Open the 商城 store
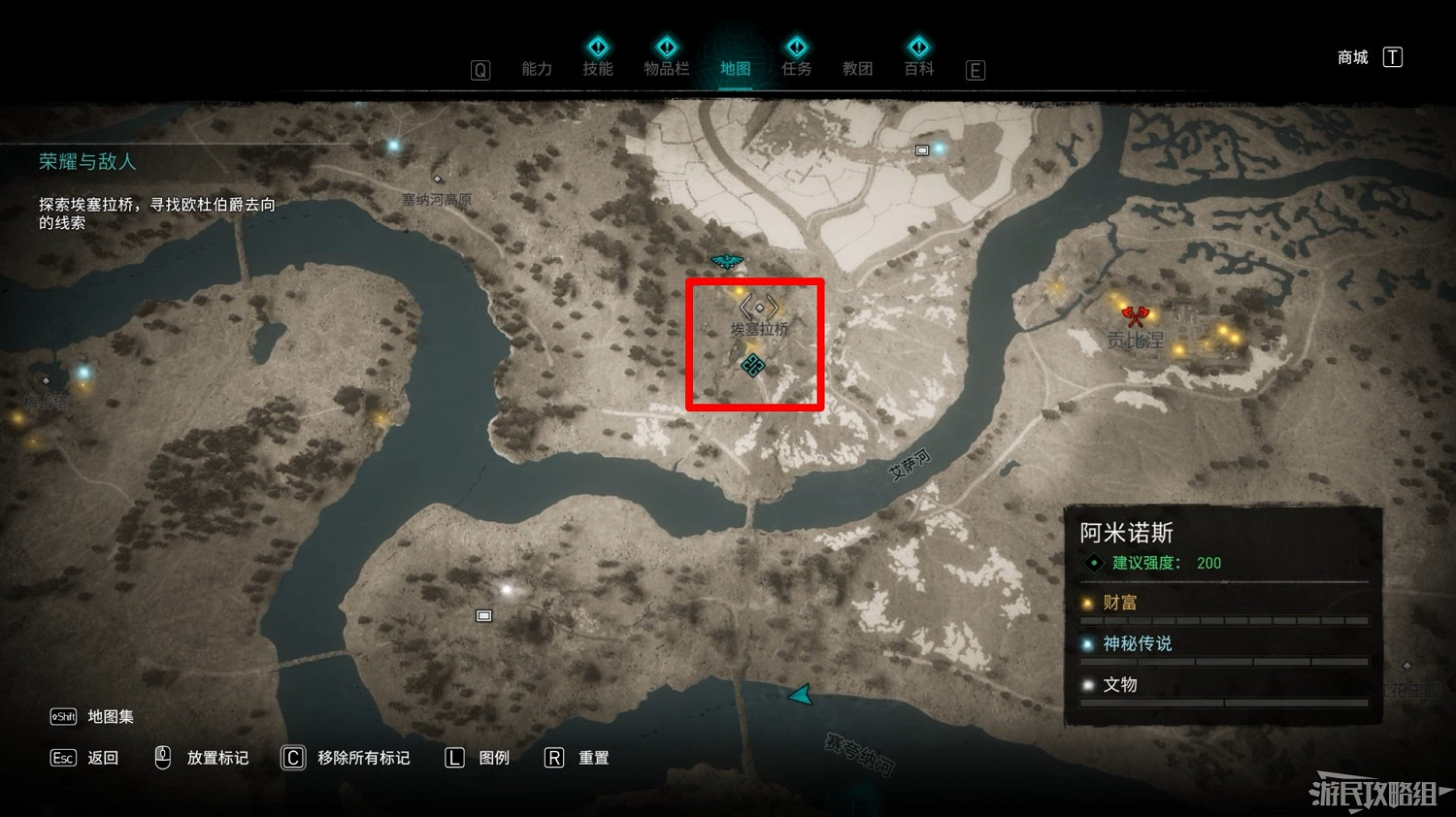Image resolution: width=1456 pixels, height=817 pixels. pos(1352,56)
